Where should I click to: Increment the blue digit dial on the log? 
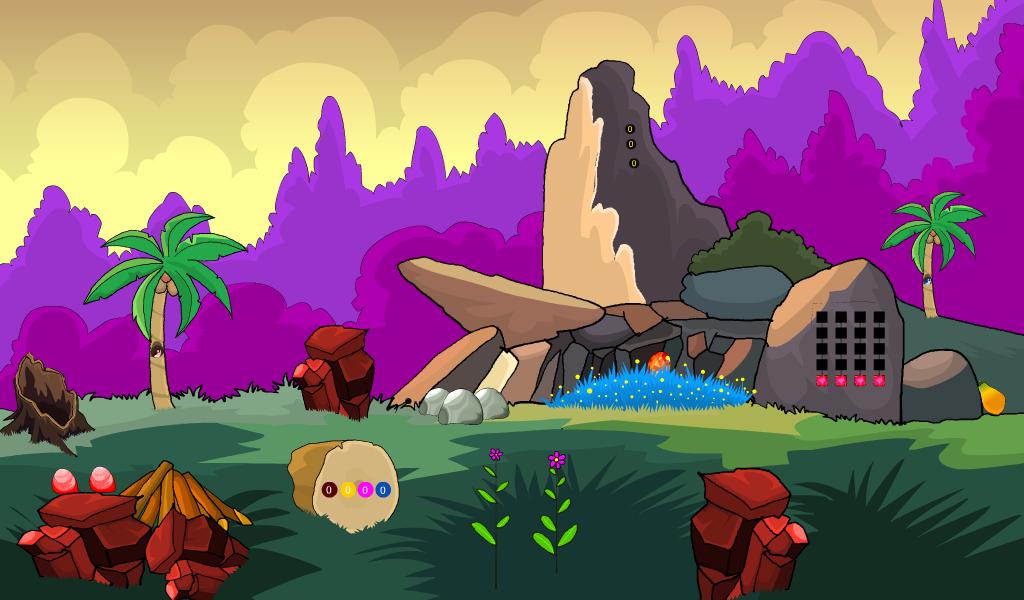[382, 490]
